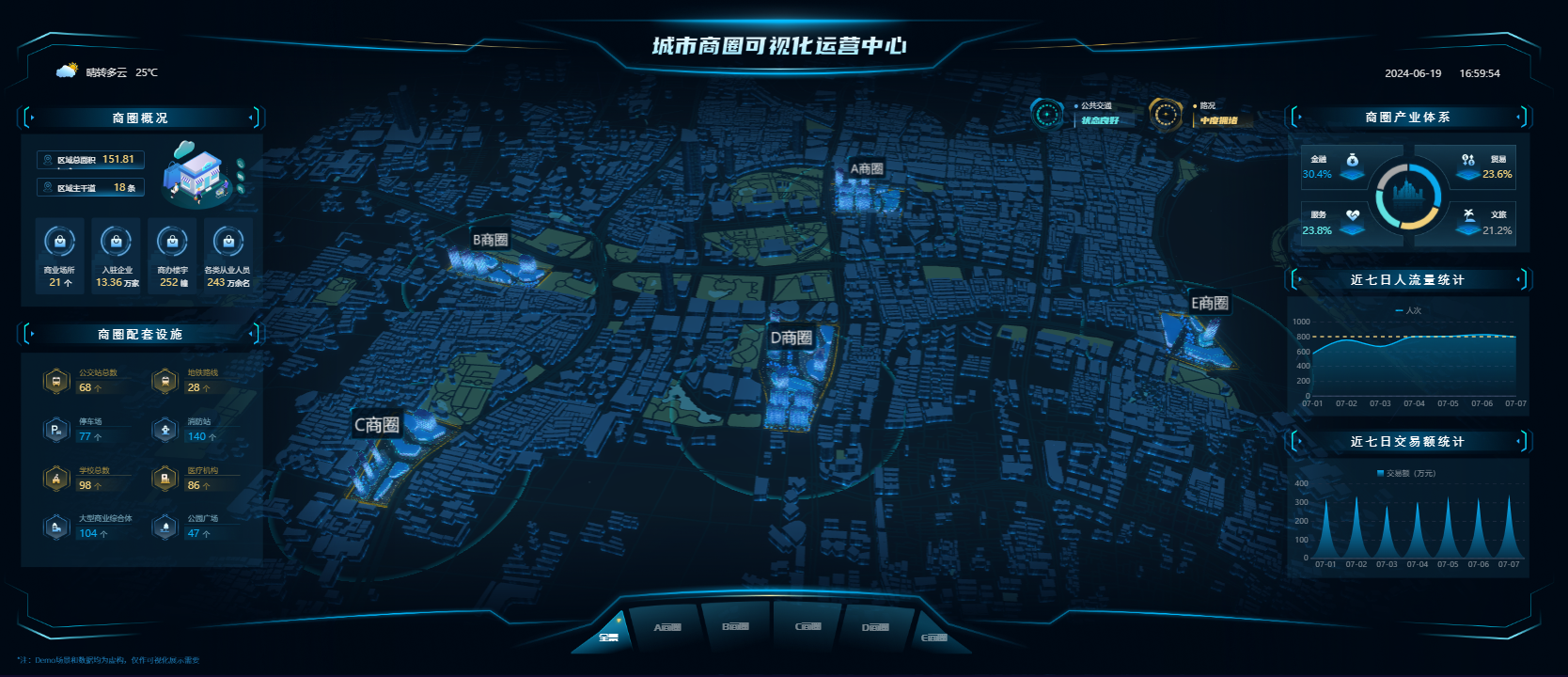Click the circular industry ring chart in 商圈产业体系
1568x677 pixels.
1407,196
